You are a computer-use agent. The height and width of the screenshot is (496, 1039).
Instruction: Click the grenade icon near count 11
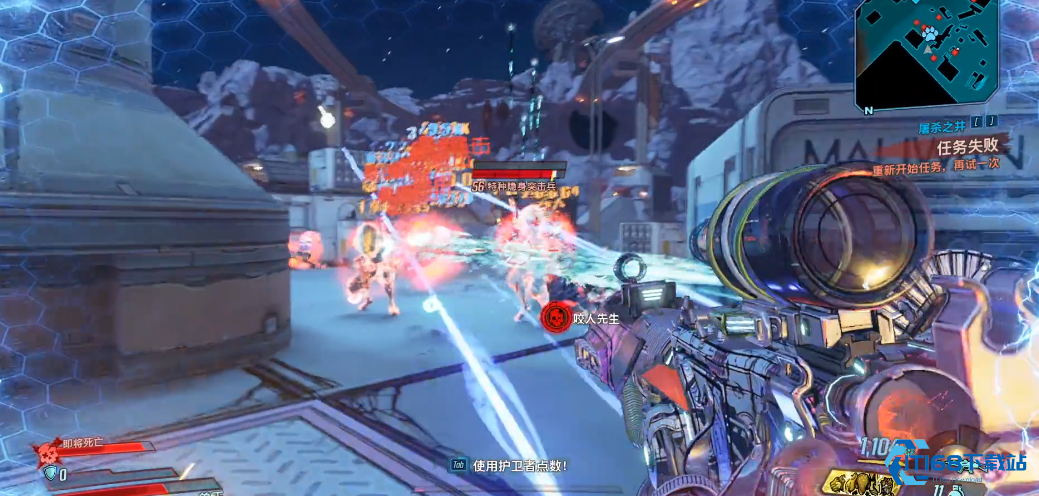[x=959, y=489]
